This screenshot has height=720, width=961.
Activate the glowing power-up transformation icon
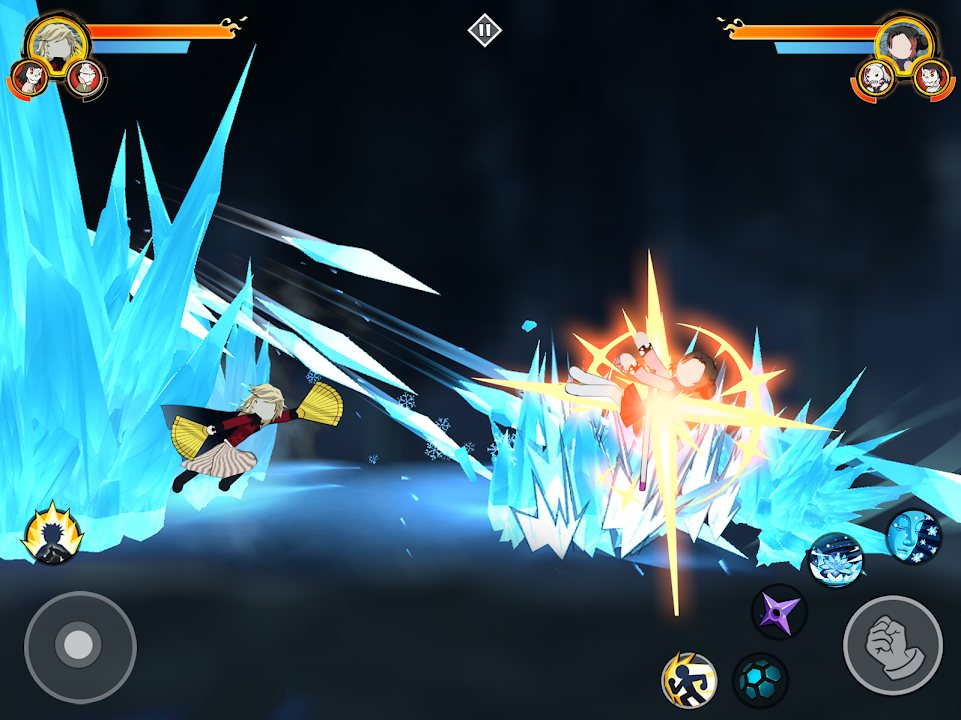52,533
